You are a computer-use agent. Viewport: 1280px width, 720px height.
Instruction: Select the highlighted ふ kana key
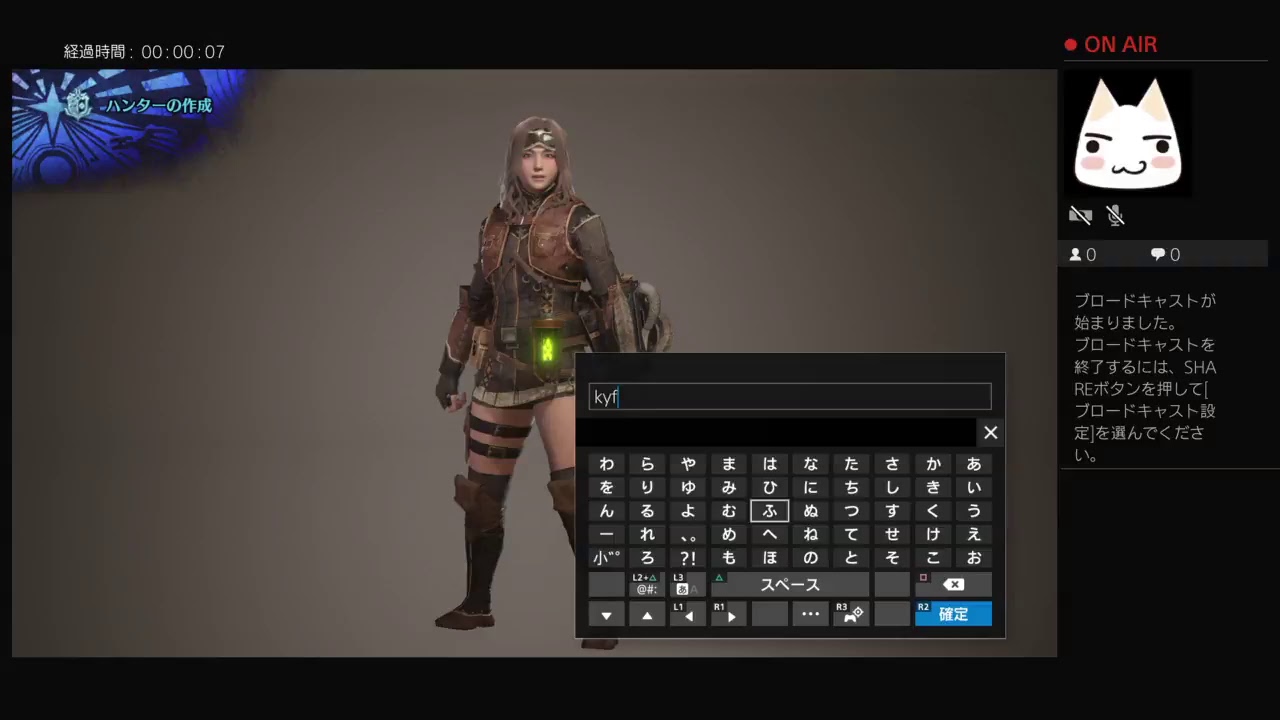(x=769, y=511)
